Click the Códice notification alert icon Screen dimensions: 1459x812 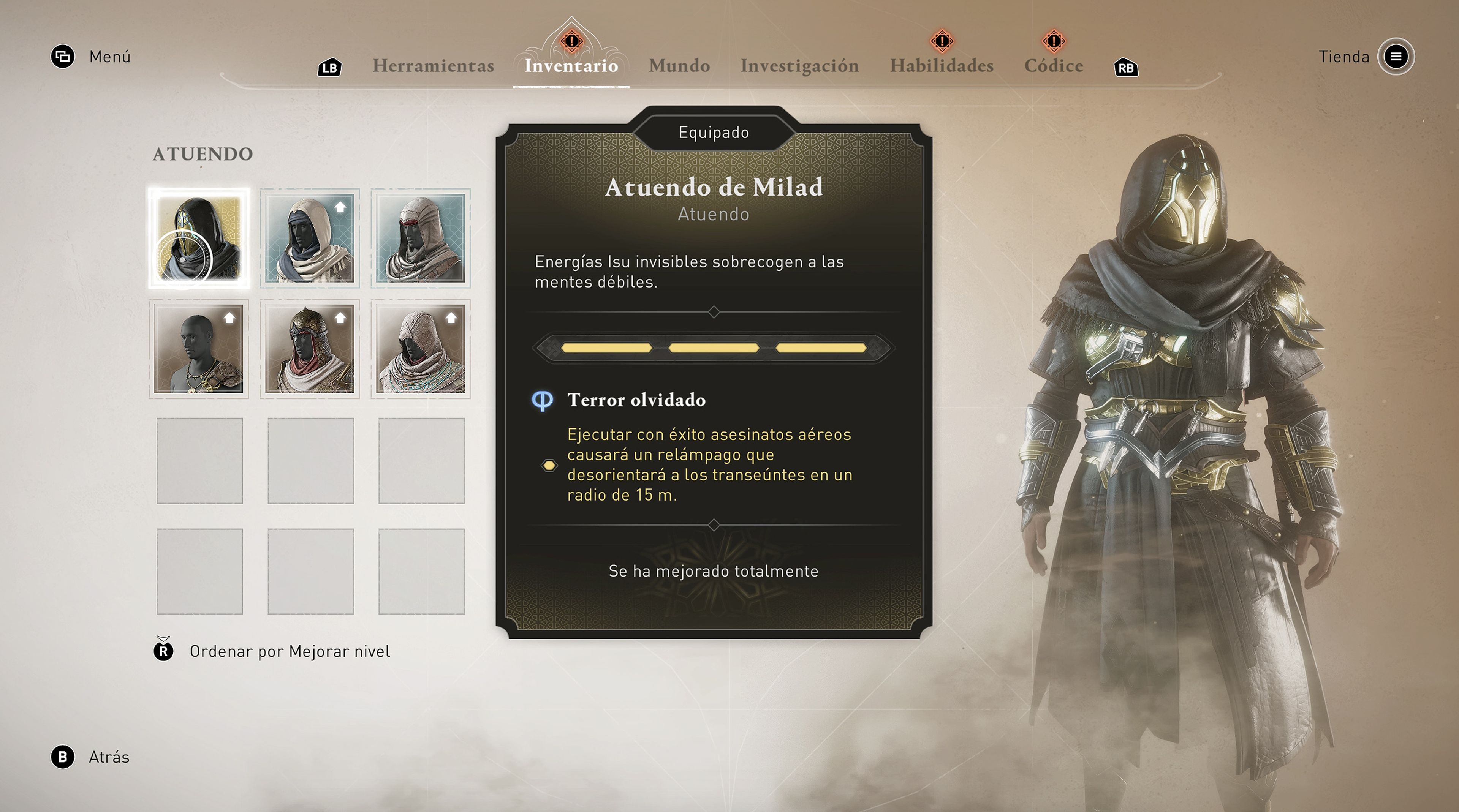(x=1053, y=41)
